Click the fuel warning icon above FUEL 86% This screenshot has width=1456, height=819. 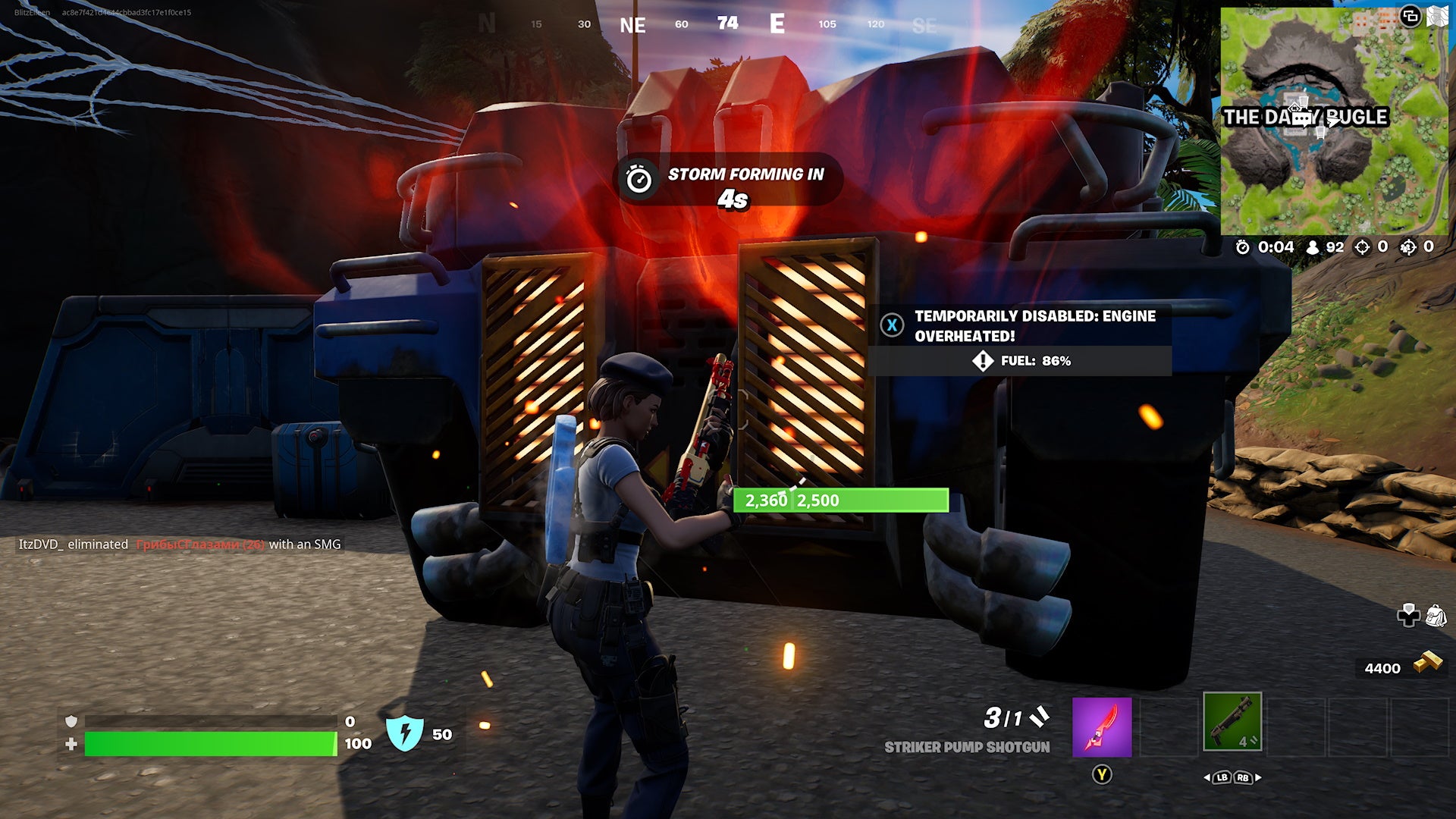point(983,361)
